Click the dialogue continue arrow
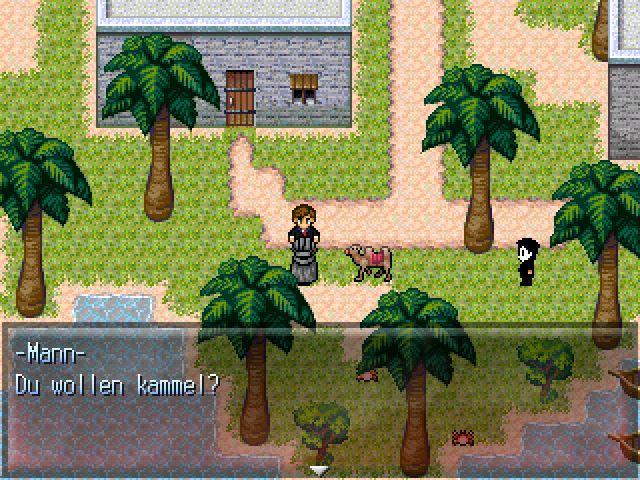The height and width of the screenshot is (480, 640). [x=320, y=468]
